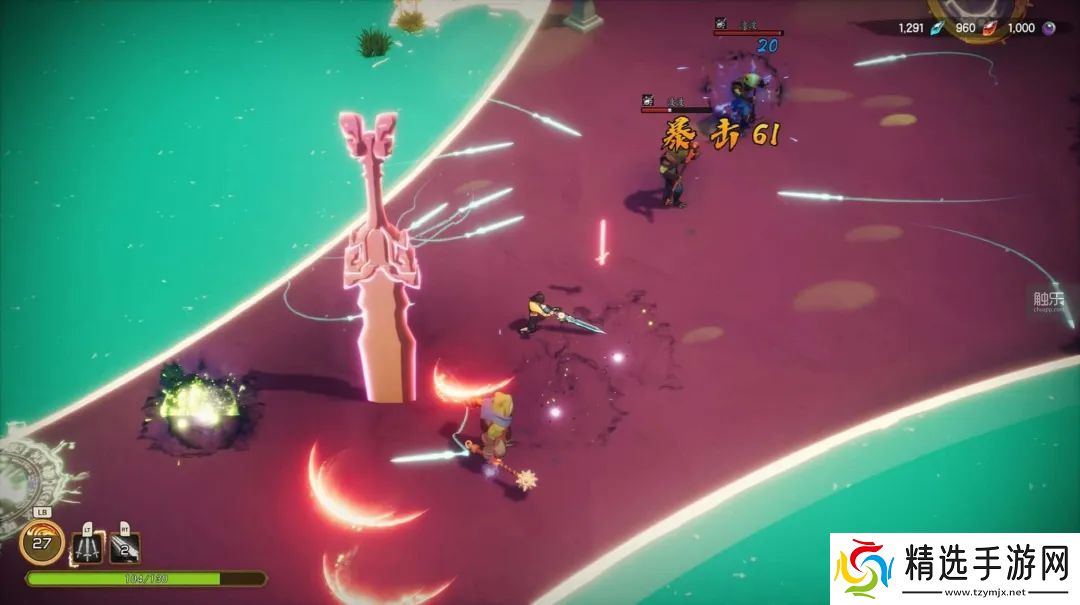Use the blade dash skill showing 2
Image resolution: width=1080 pixels, height=605 pixels.
(125, 547)
